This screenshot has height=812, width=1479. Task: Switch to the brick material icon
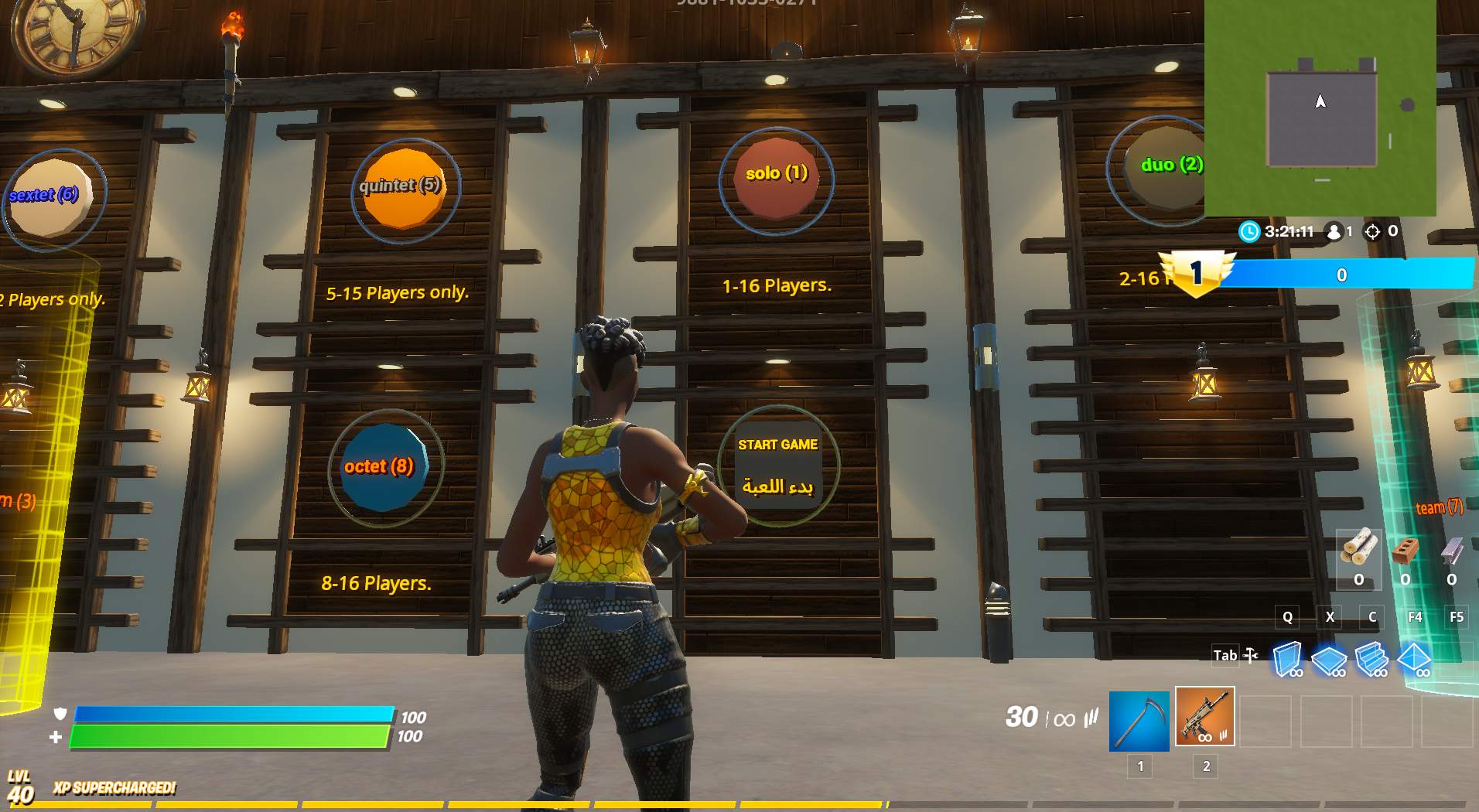click(1405, 551)
